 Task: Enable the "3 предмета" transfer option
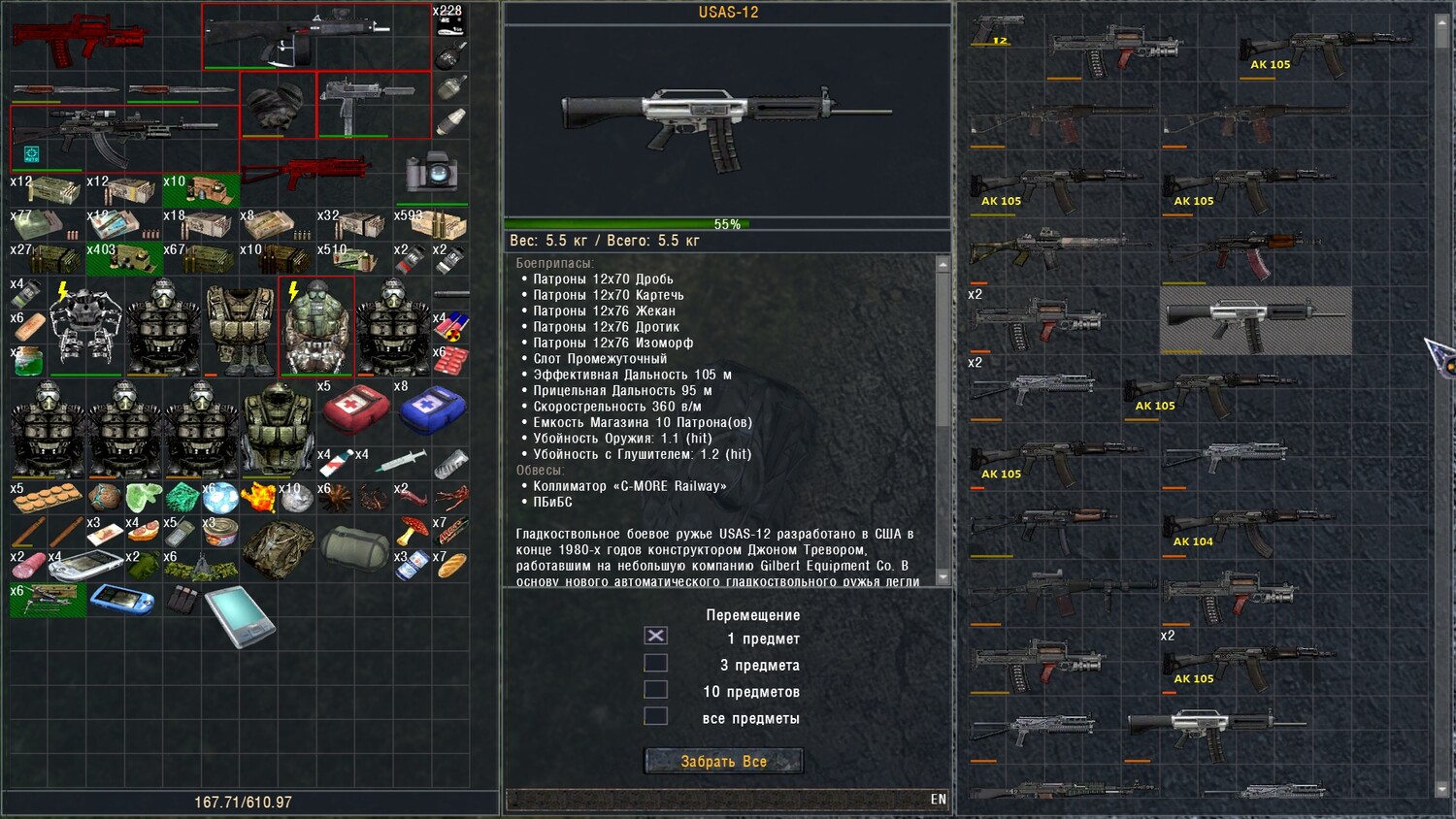click(656, 663)
